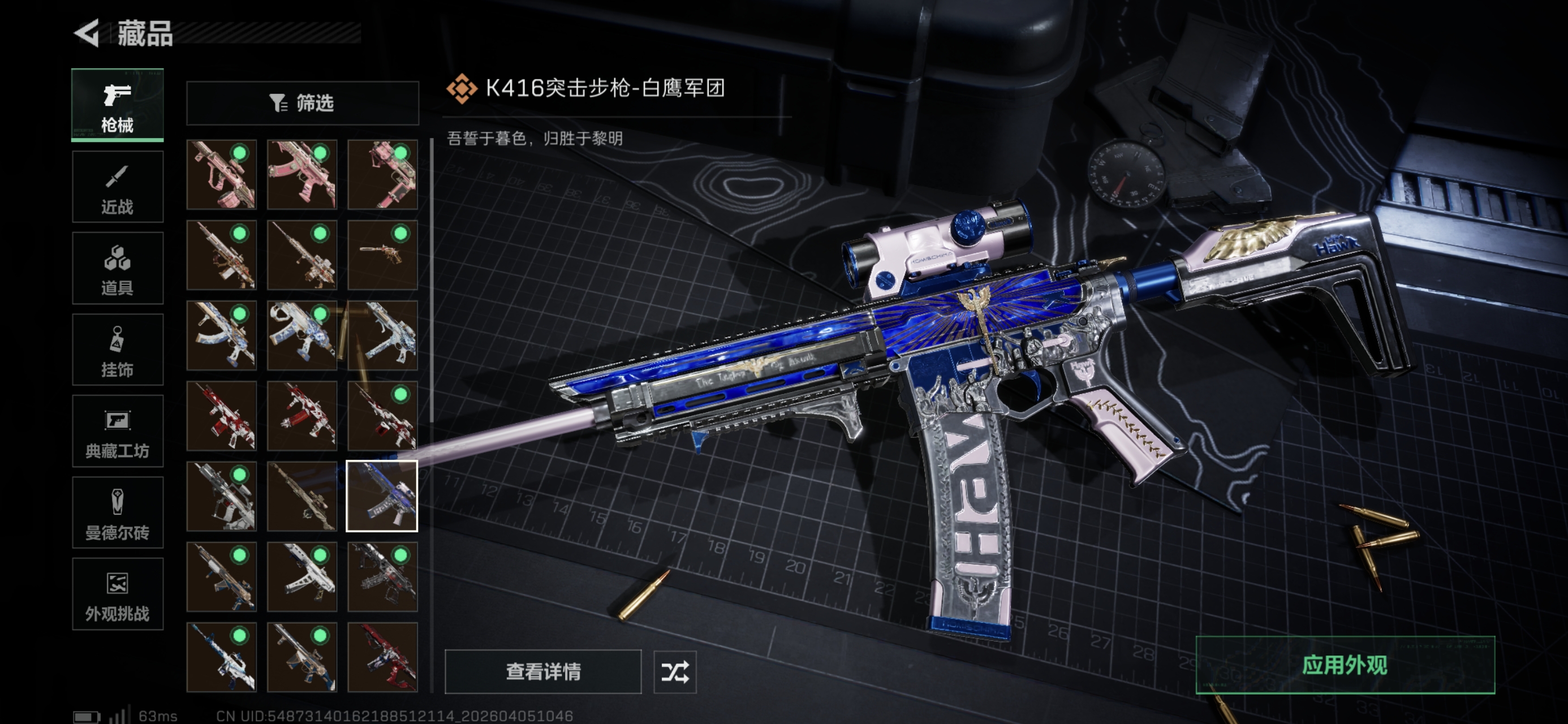The image size is (1568, 724).
Task: View skin details with 查看详情
Action: pos(543,671)
